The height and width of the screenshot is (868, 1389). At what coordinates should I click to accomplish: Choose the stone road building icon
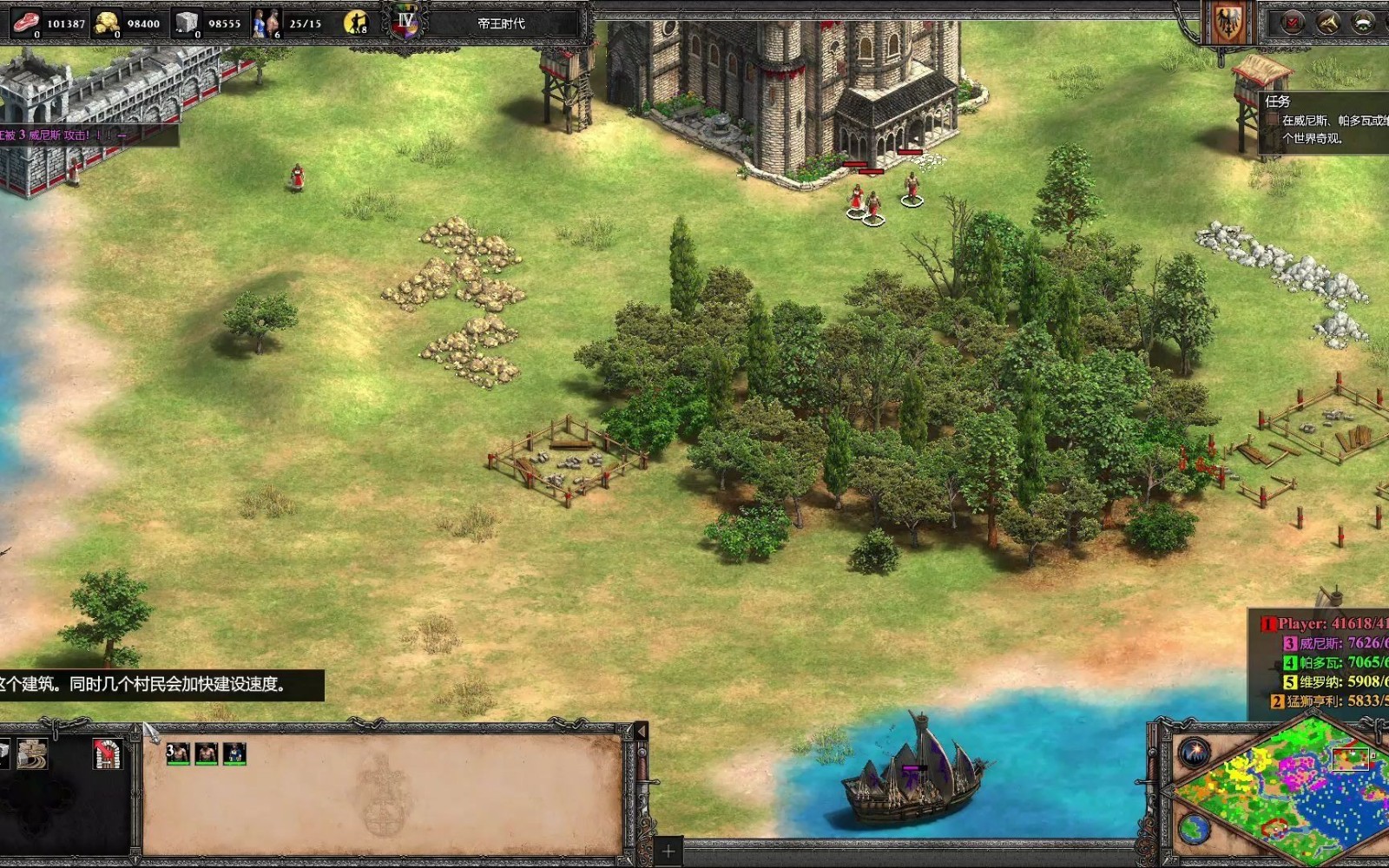(x=33, y=753)
